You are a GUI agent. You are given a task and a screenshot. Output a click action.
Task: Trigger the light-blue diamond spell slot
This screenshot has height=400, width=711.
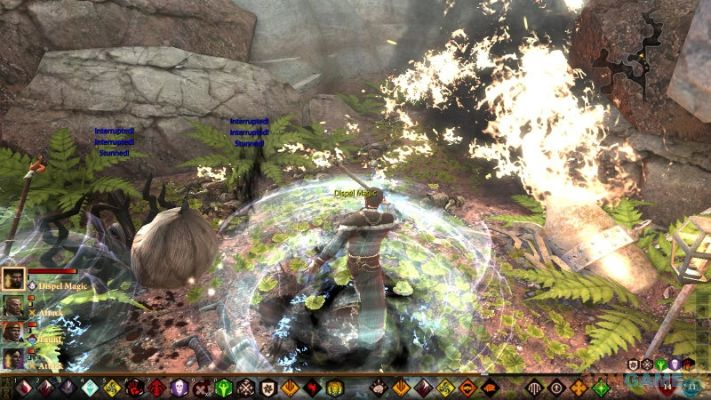89,388
